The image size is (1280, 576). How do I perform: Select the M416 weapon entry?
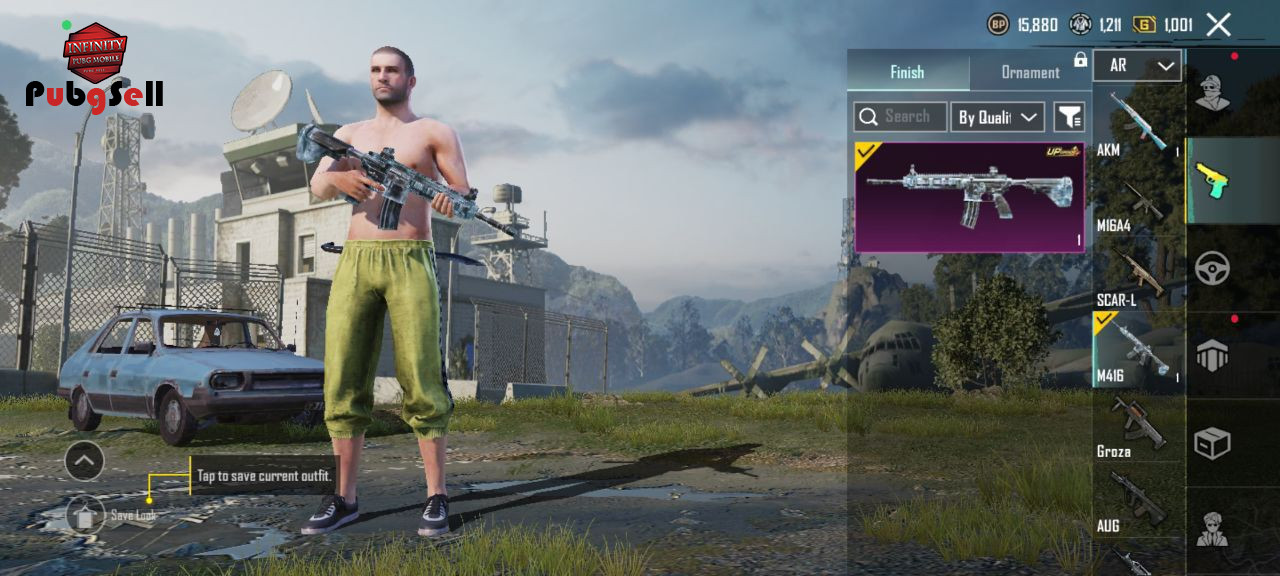[1139, 351]
